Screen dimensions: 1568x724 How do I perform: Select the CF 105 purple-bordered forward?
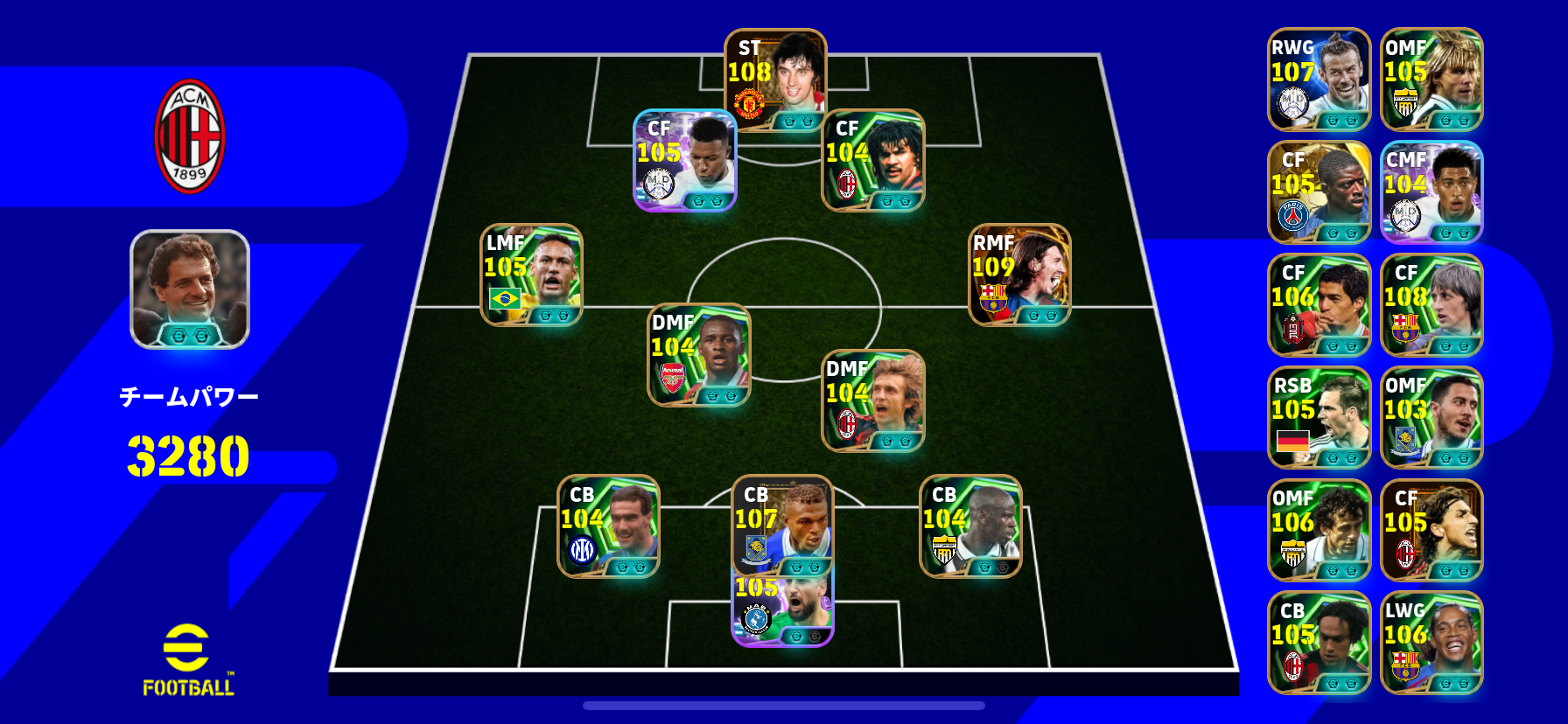(x=684, y=160)
